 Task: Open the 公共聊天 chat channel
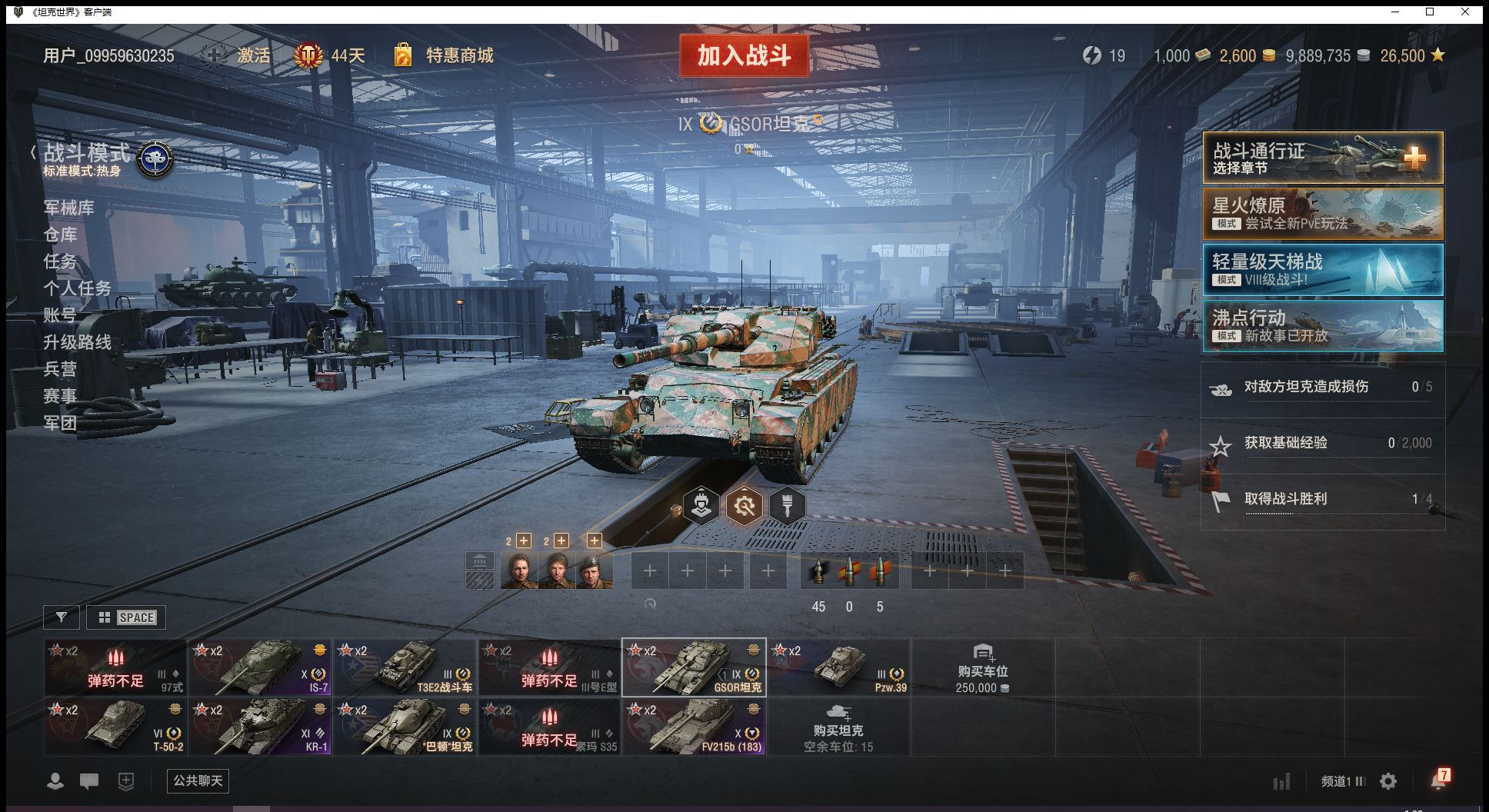pyautogui.click(x=198, y=780)
